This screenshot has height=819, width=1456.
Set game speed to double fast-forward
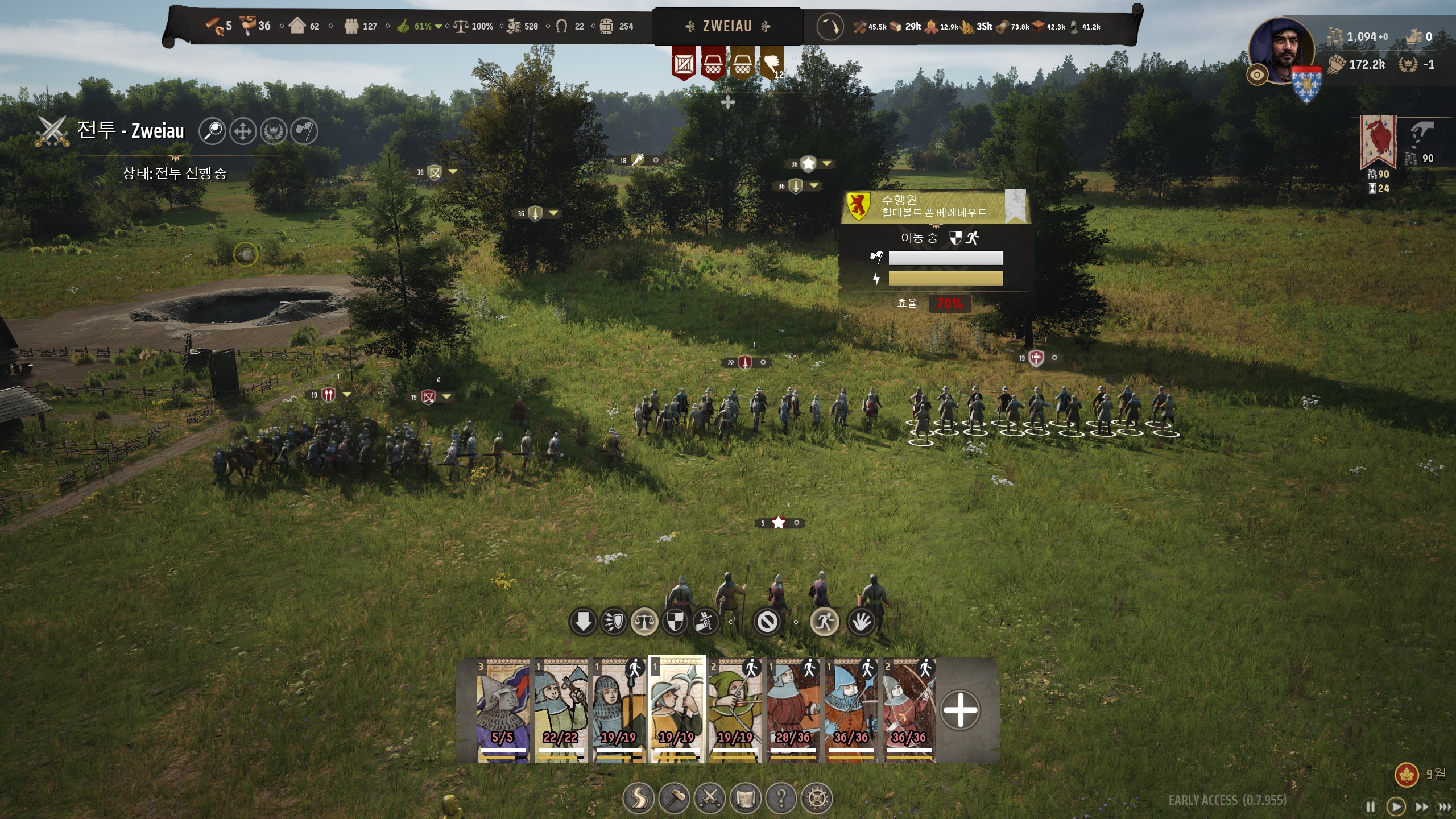click(1421, 806)
